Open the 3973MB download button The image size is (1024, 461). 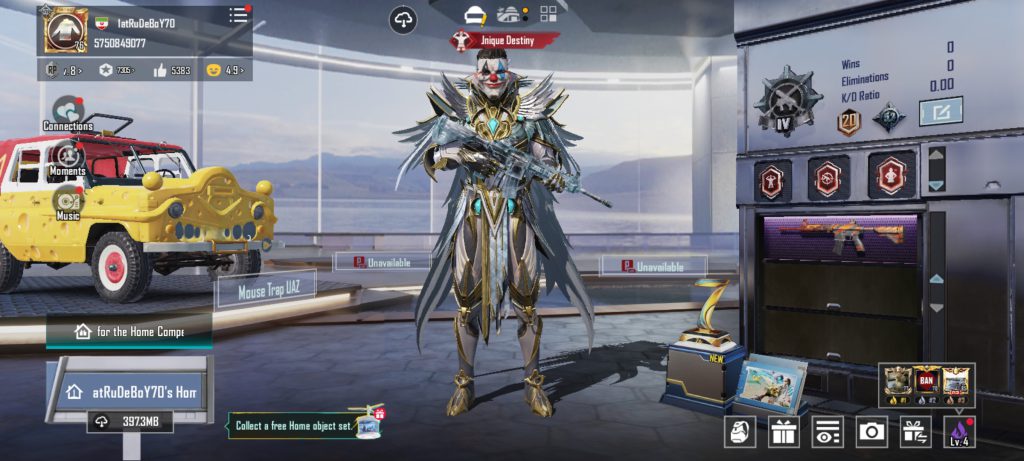(129, 422)
